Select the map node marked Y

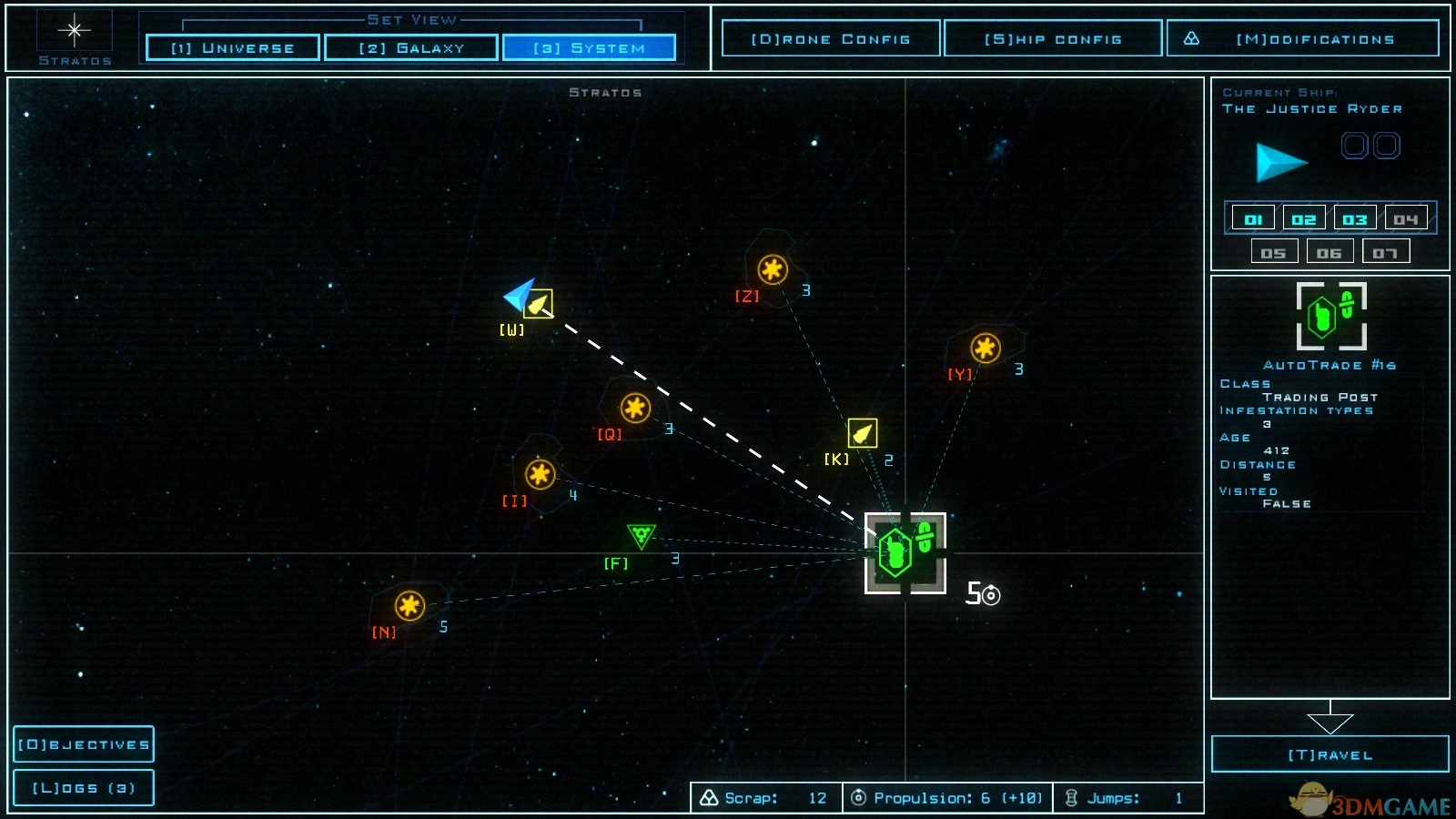985,348
